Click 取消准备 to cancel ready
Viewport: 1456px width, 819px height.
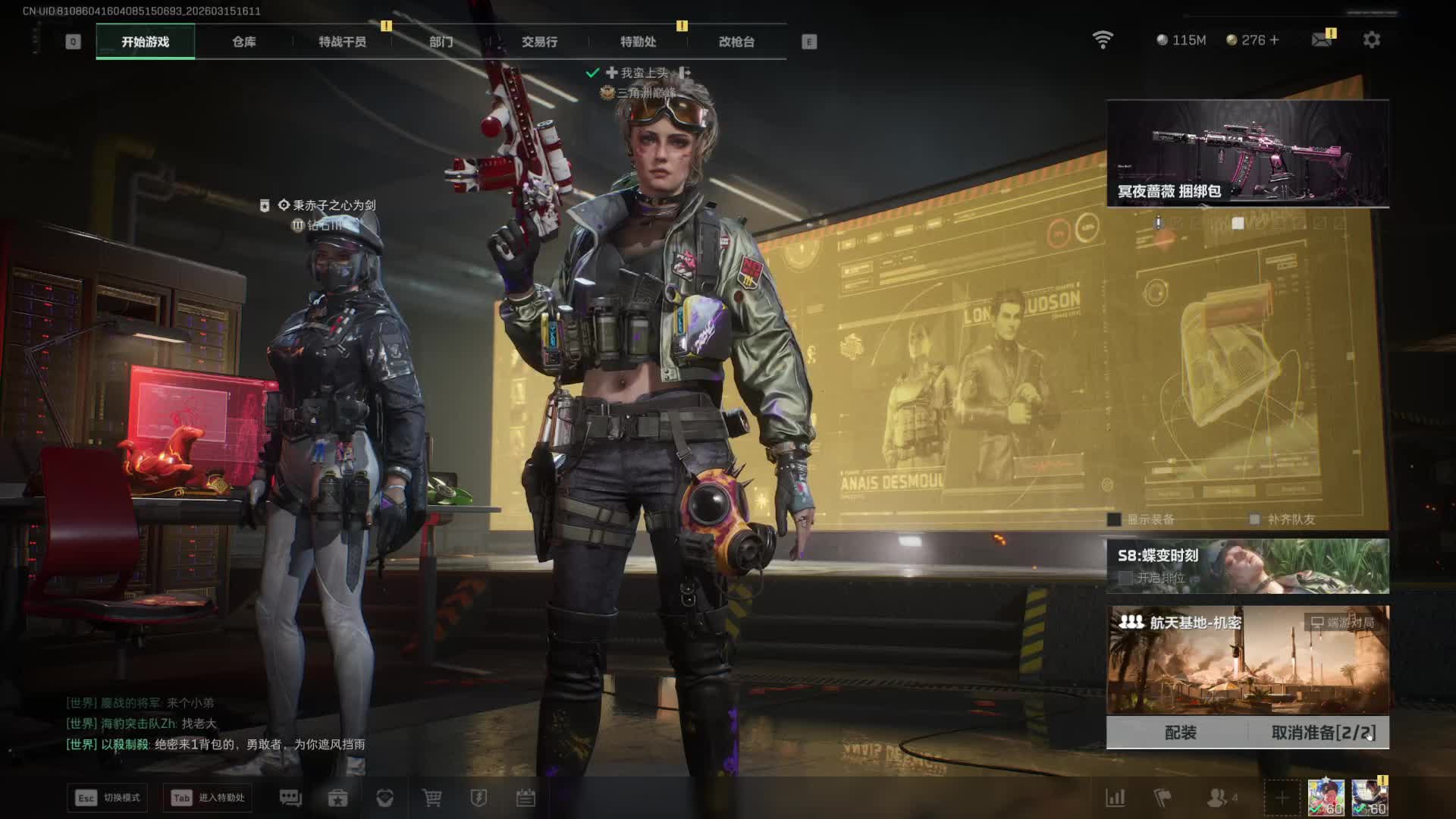coord(1323,733)
